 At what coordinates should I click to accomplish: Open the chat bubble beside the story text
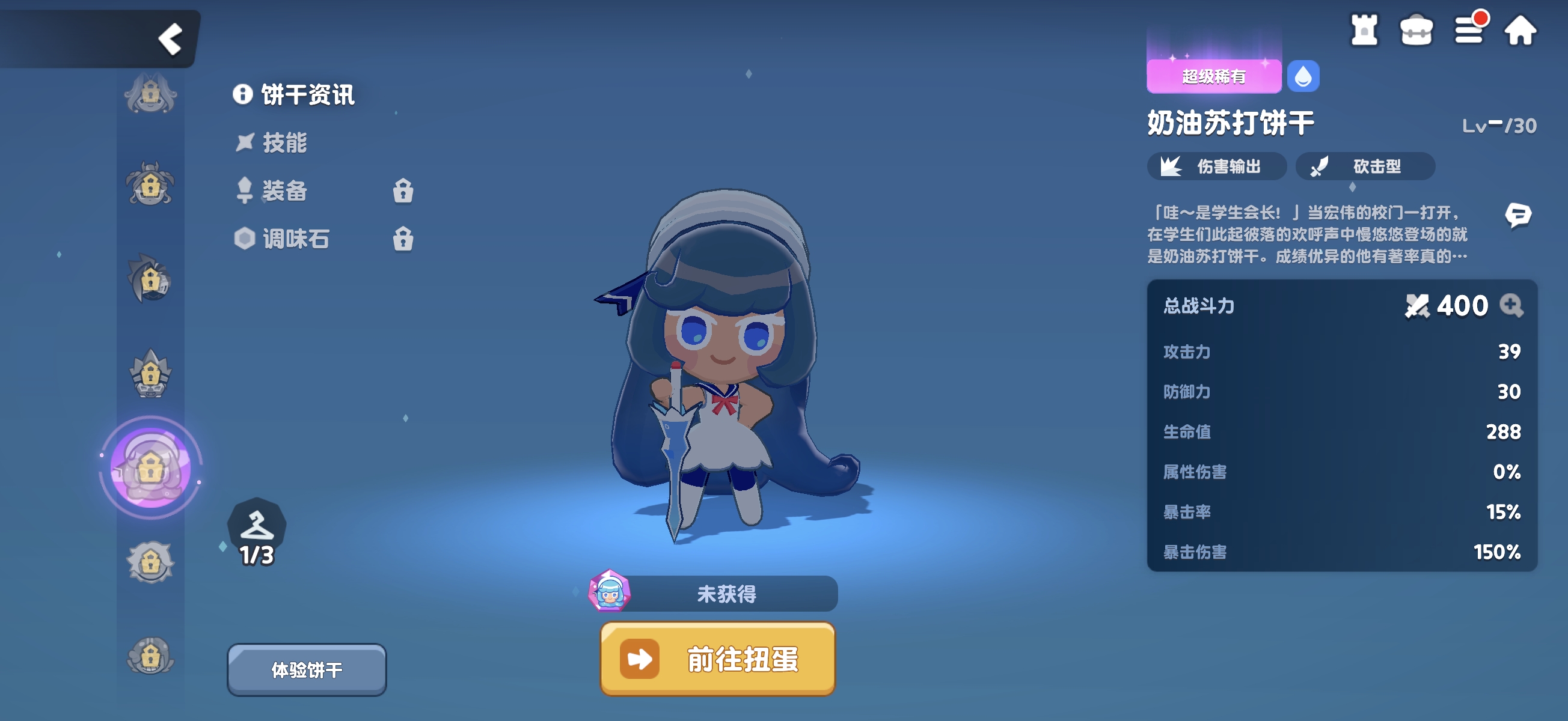pos(1520,214)
